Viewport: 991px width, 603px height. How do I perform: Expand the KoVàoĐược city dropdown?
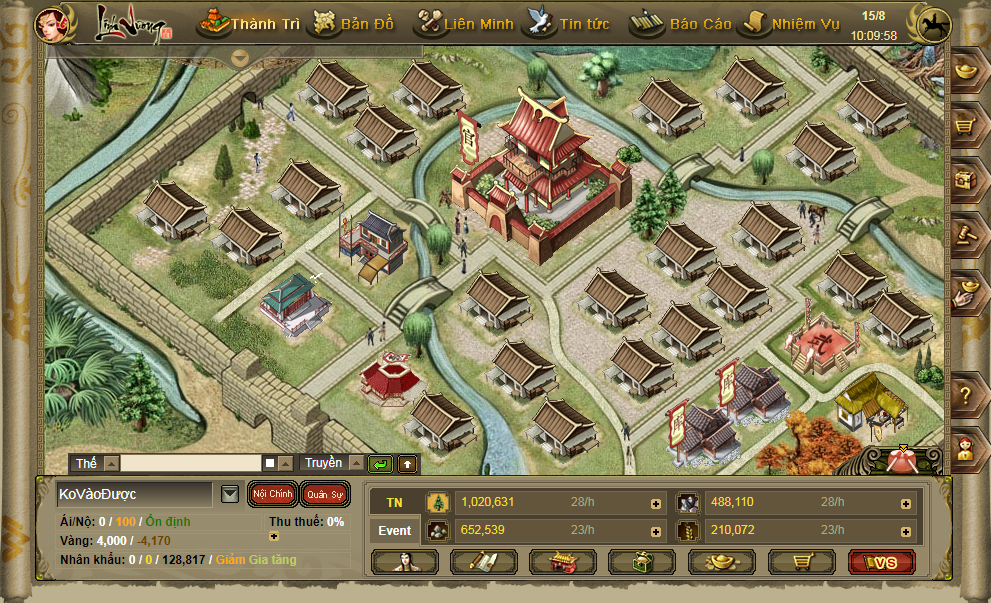(x=230, y=494)
